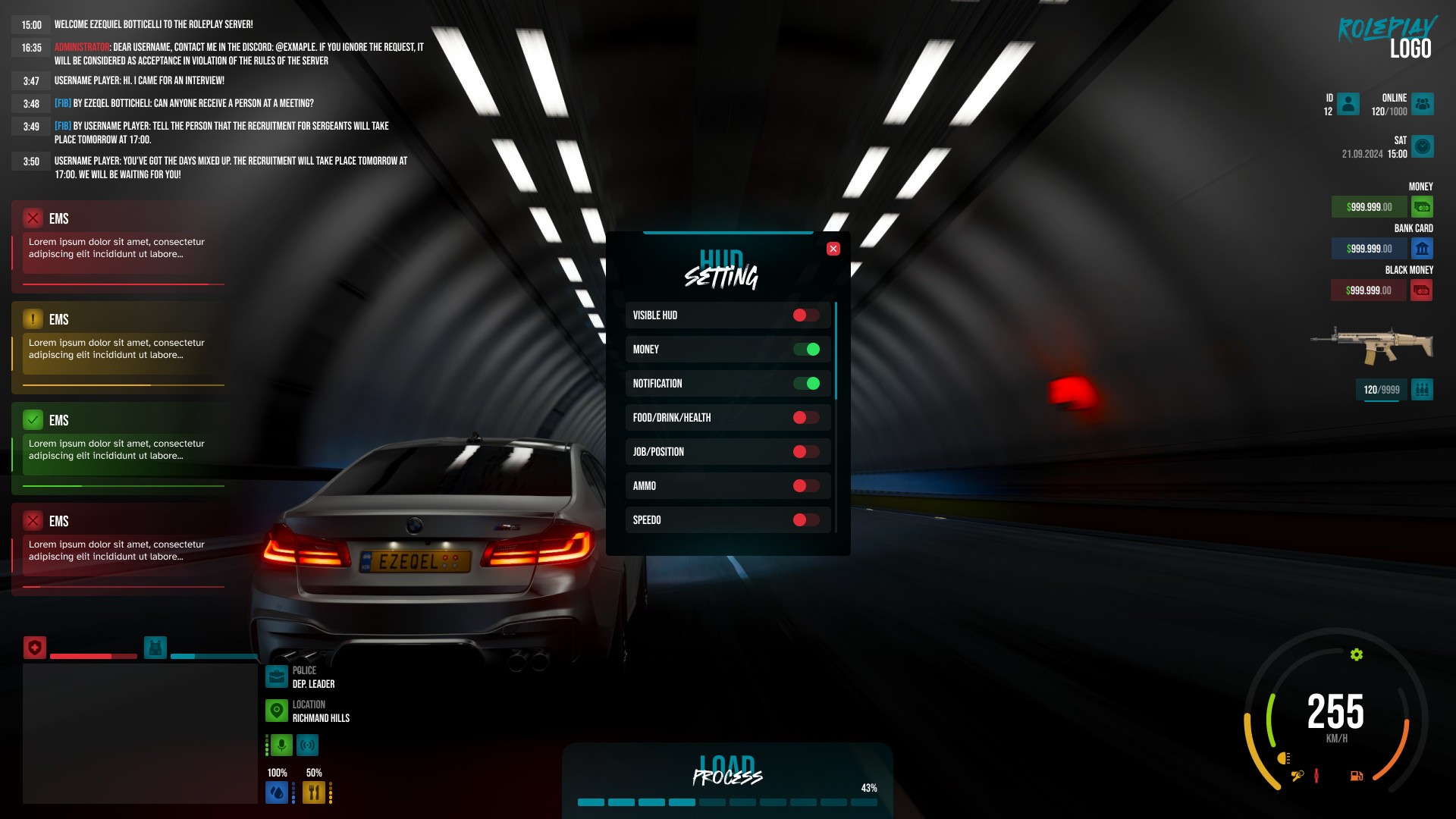Select the green location pin icon
The width and height of the screenshot is (1456, 819).
coord(276,711)
